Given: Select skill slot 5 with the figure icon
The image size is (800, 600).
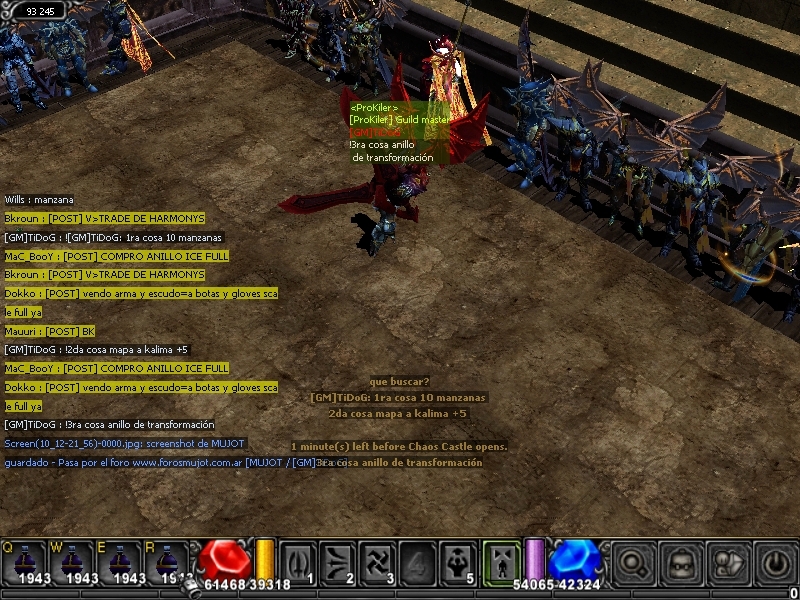Looking at the screenshot, I should pyautogui.click(x=459, y=562).
